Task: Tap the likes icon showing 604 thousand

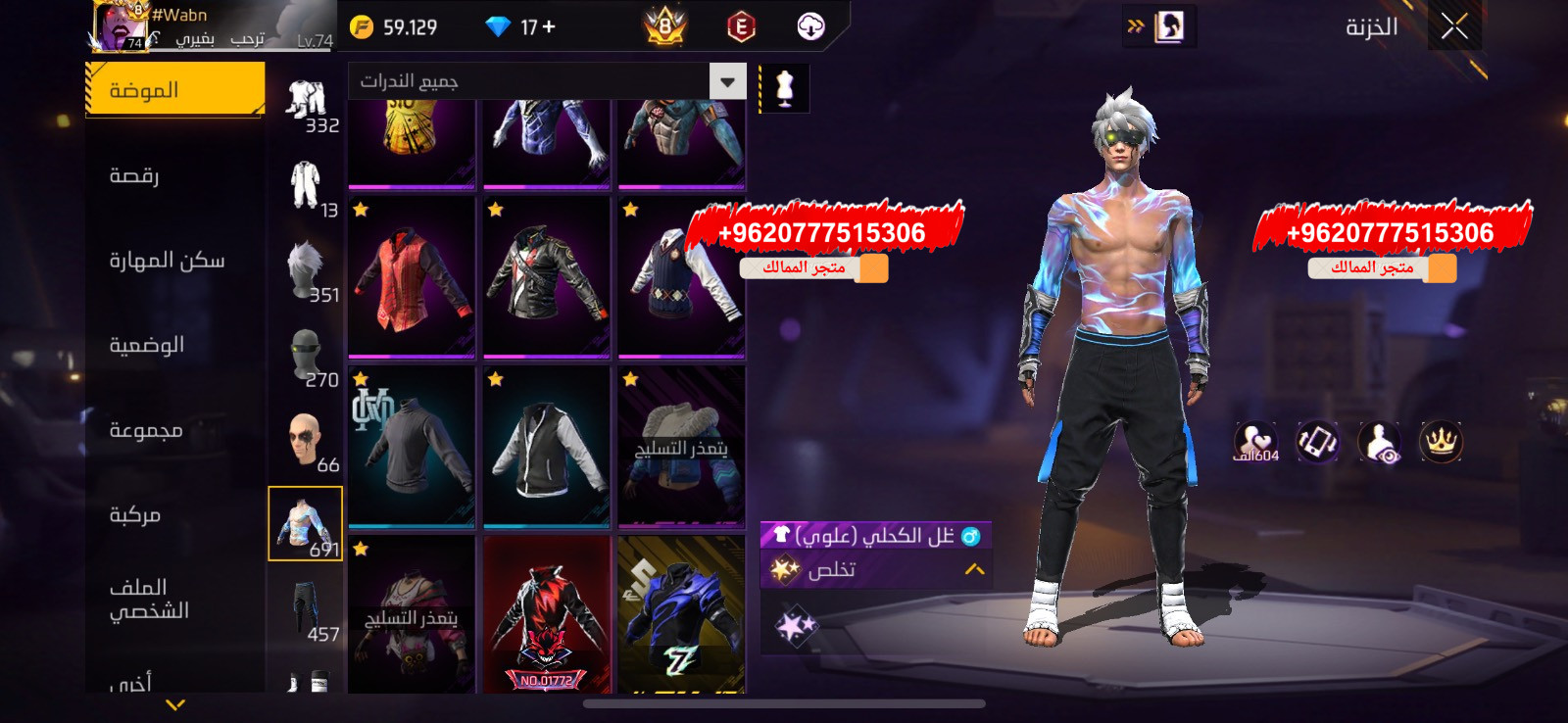Action: point(1257,444)
